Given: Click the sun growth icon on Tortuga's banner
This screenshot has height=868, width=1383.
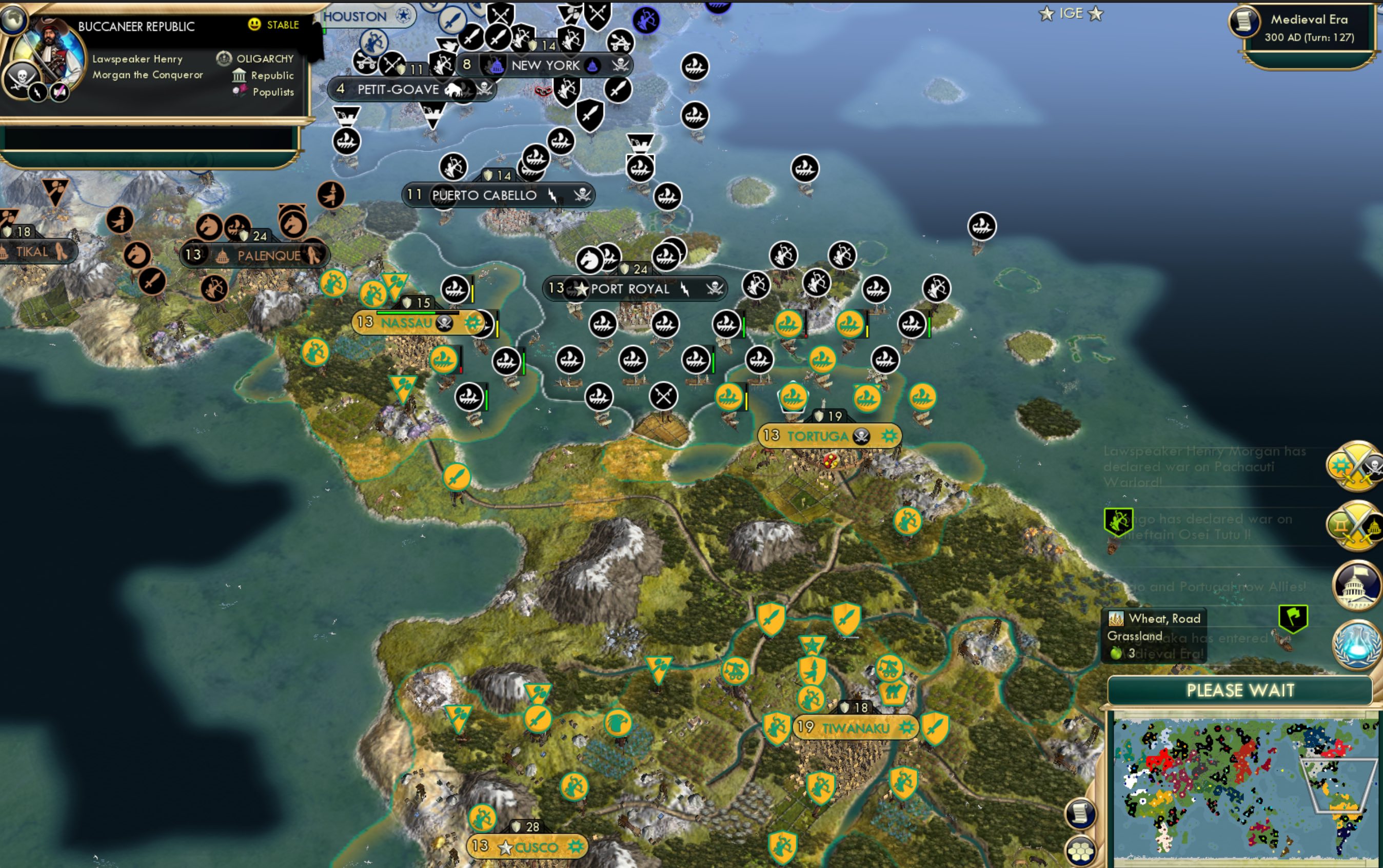Looking at the screenshot, I should tap(890, 436).
